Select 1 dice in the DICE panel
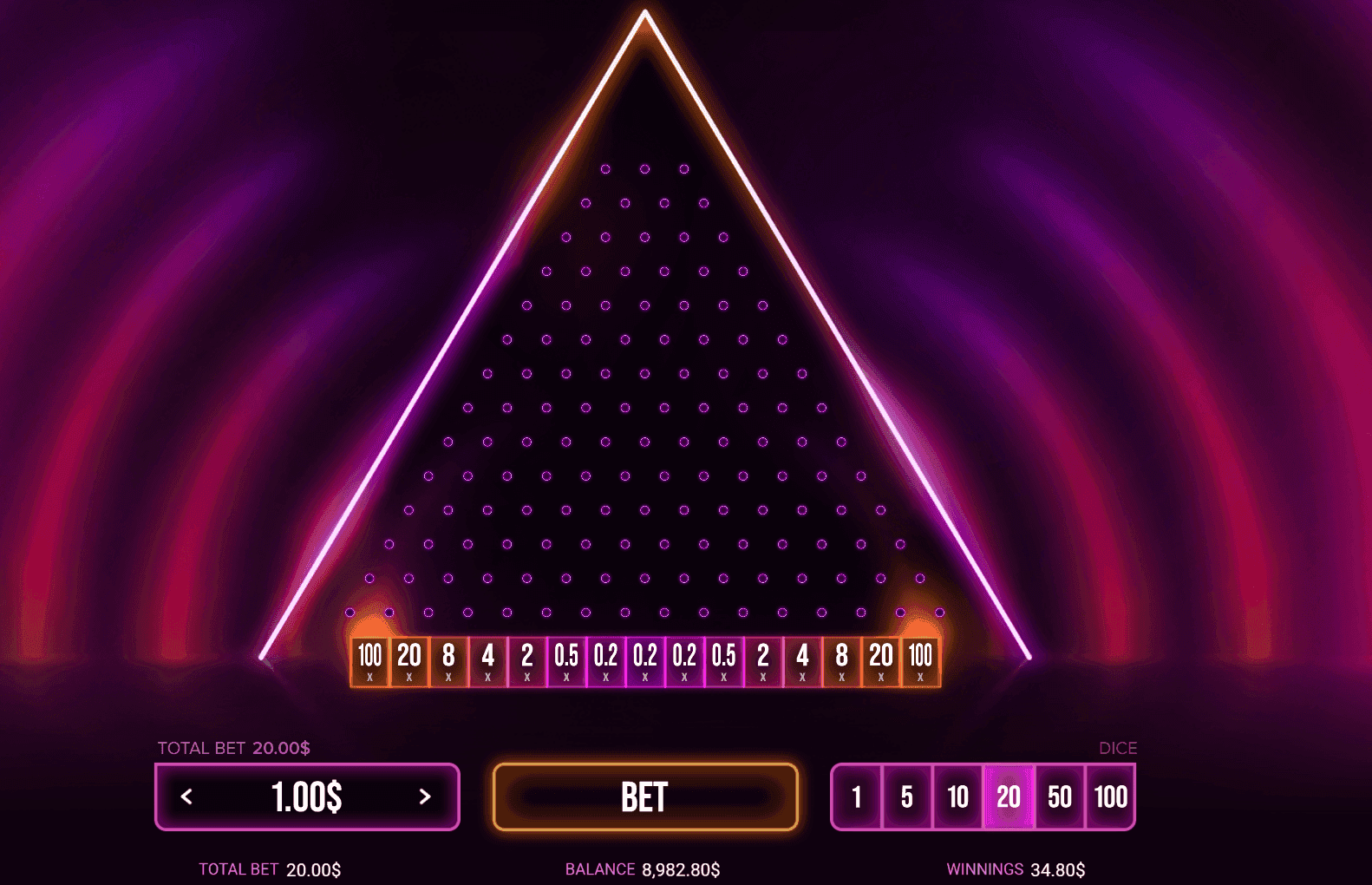This screenshot has width=1372, height=885. click(857, 796)
